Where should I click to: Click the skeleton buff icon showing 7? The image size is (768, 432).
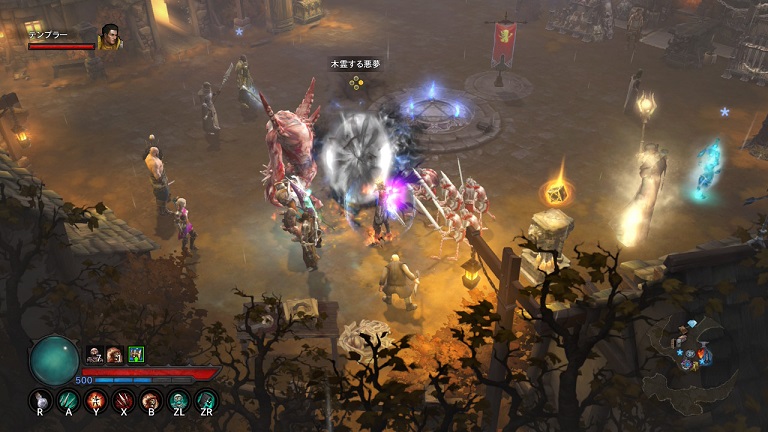pyautogui.click(x=95, y=354)
